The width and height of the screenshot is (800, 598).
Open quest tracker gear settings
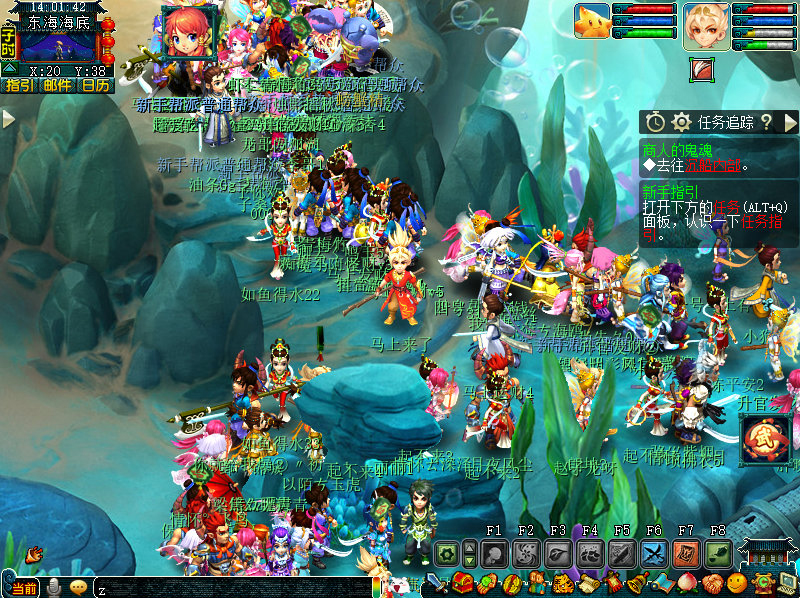[x=681, y=122]
